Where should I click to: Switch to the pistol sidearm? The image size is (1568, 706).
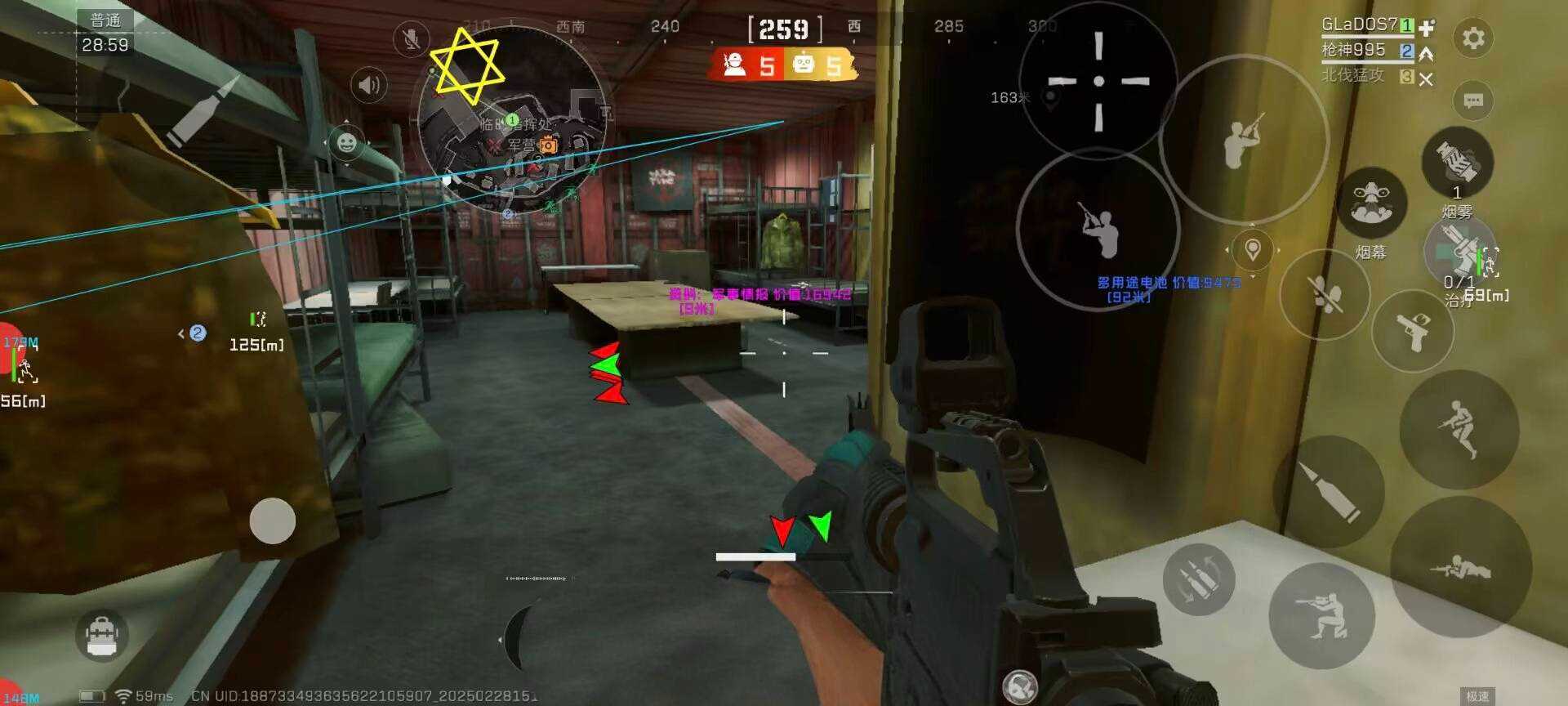pos(1414,329)
